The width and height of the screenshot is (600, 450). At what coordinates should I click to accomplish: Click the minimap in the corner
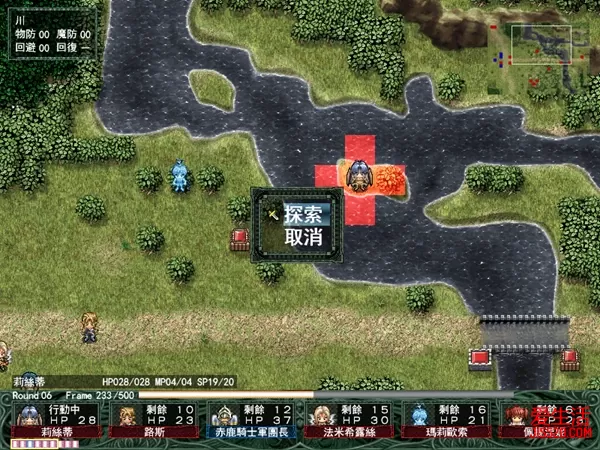click(541, 46)
